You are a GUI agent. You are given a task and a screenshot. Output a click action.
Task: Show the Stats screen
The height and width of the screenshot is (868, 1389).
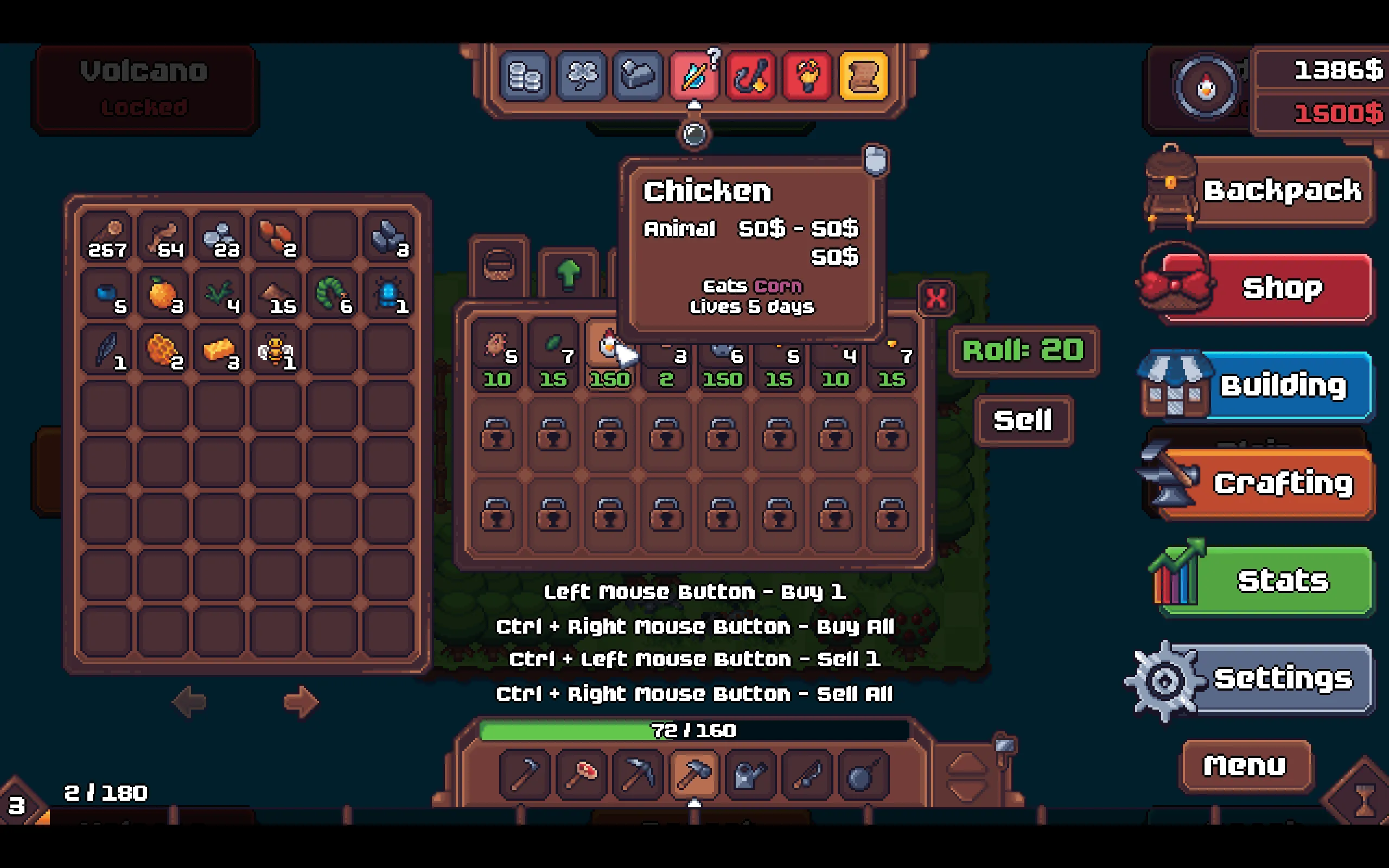click(1281, 580)
